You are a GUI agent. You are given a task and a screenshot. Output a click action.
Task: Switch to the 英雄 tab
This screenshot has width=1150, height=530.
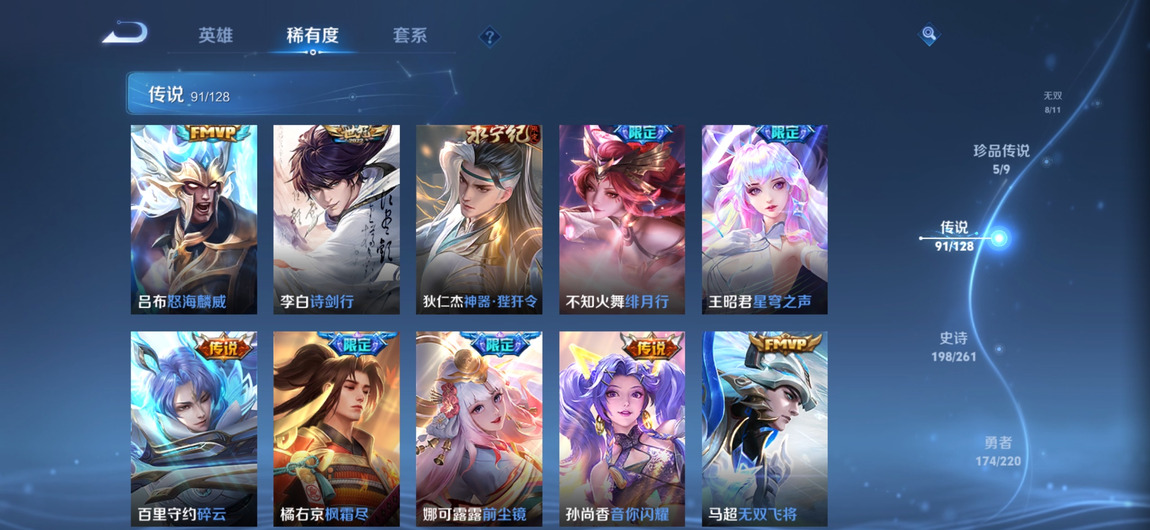215,36
